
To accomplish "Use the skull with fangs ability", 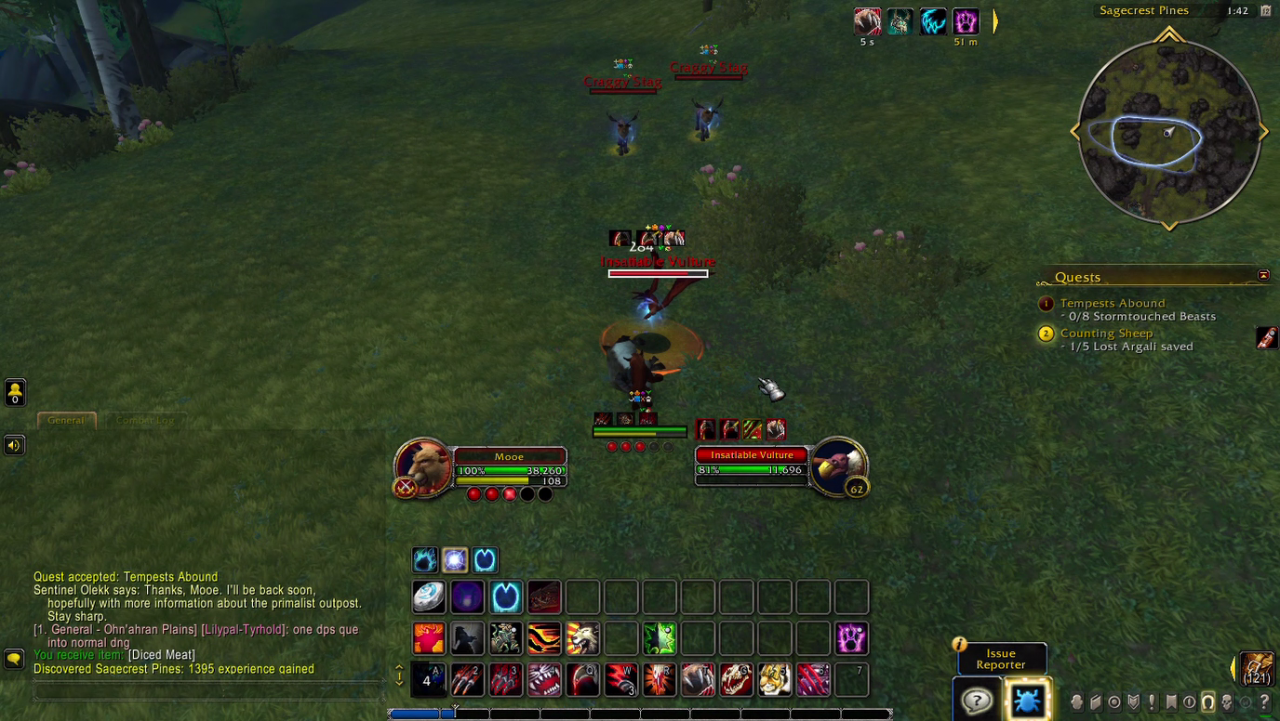I will [737, 679].
